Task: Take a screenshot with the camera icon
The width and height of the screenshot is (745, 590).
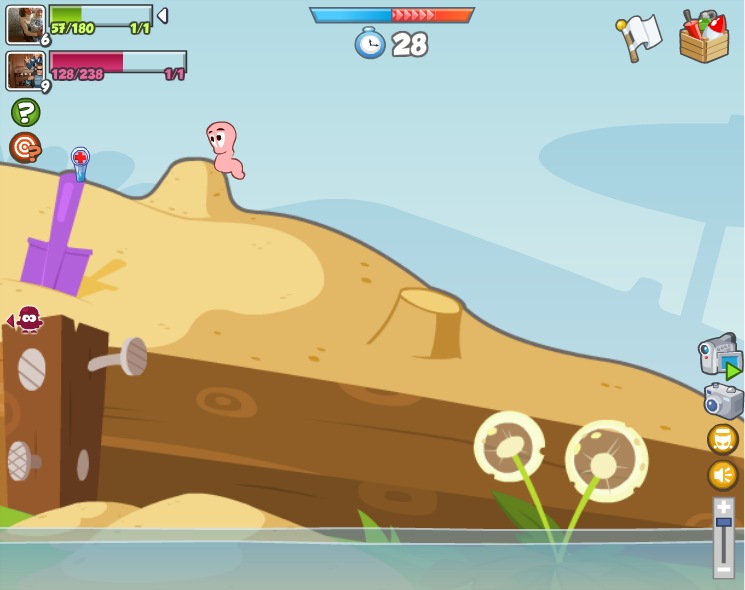Action: (722, 401)
